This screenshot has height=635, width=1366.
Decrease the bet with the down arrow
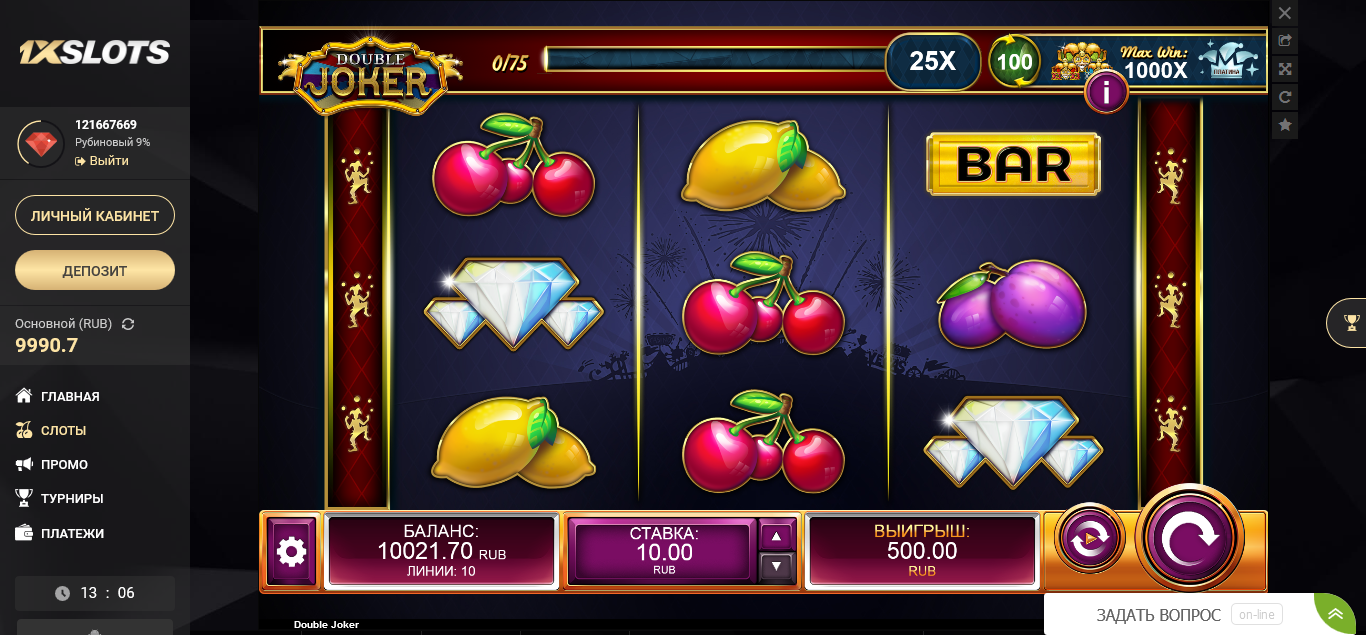click(x=777, y=567)
